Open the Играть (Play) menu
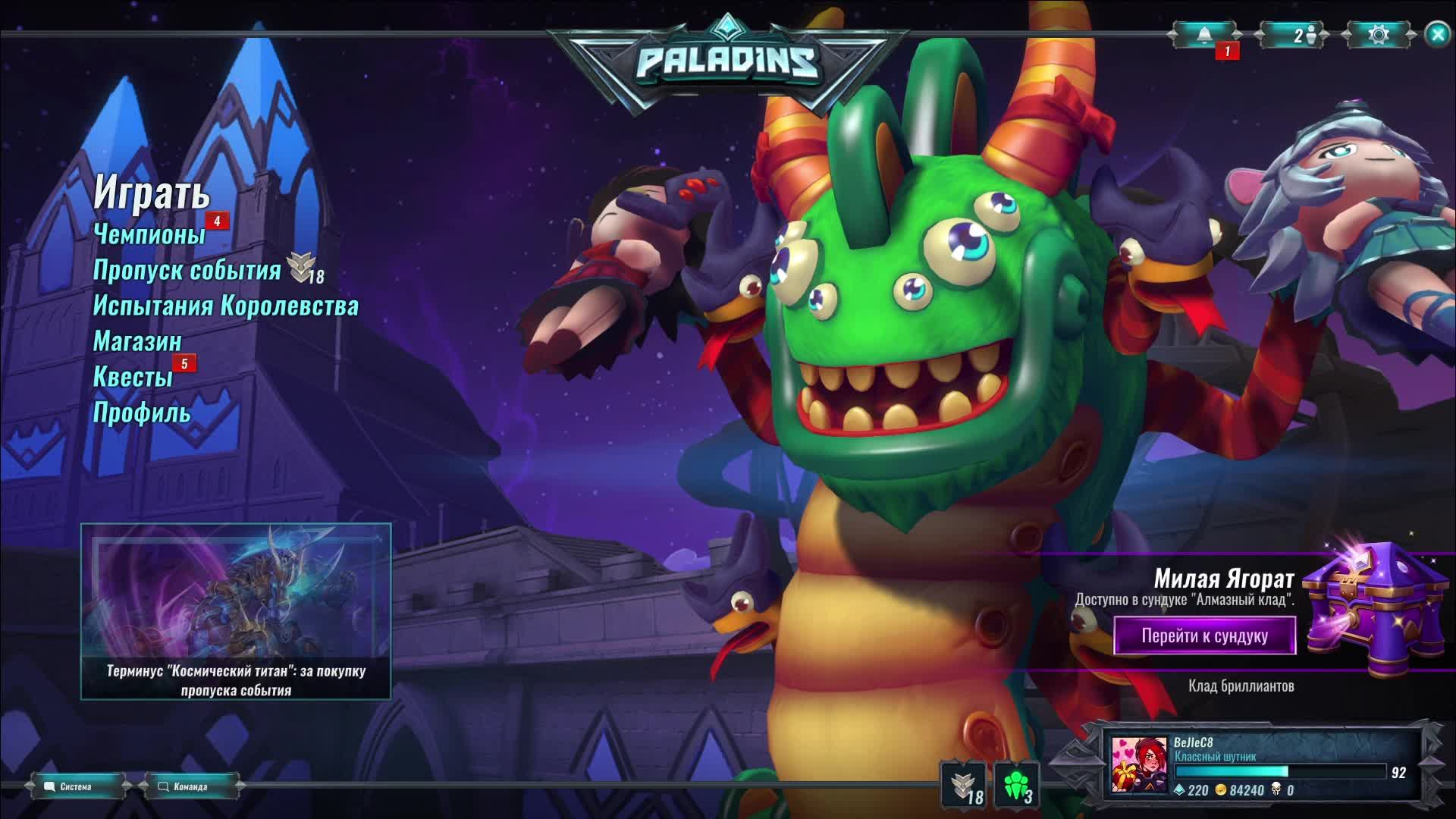The width and height of the screenshot is (1456, 819). point(151,193)
